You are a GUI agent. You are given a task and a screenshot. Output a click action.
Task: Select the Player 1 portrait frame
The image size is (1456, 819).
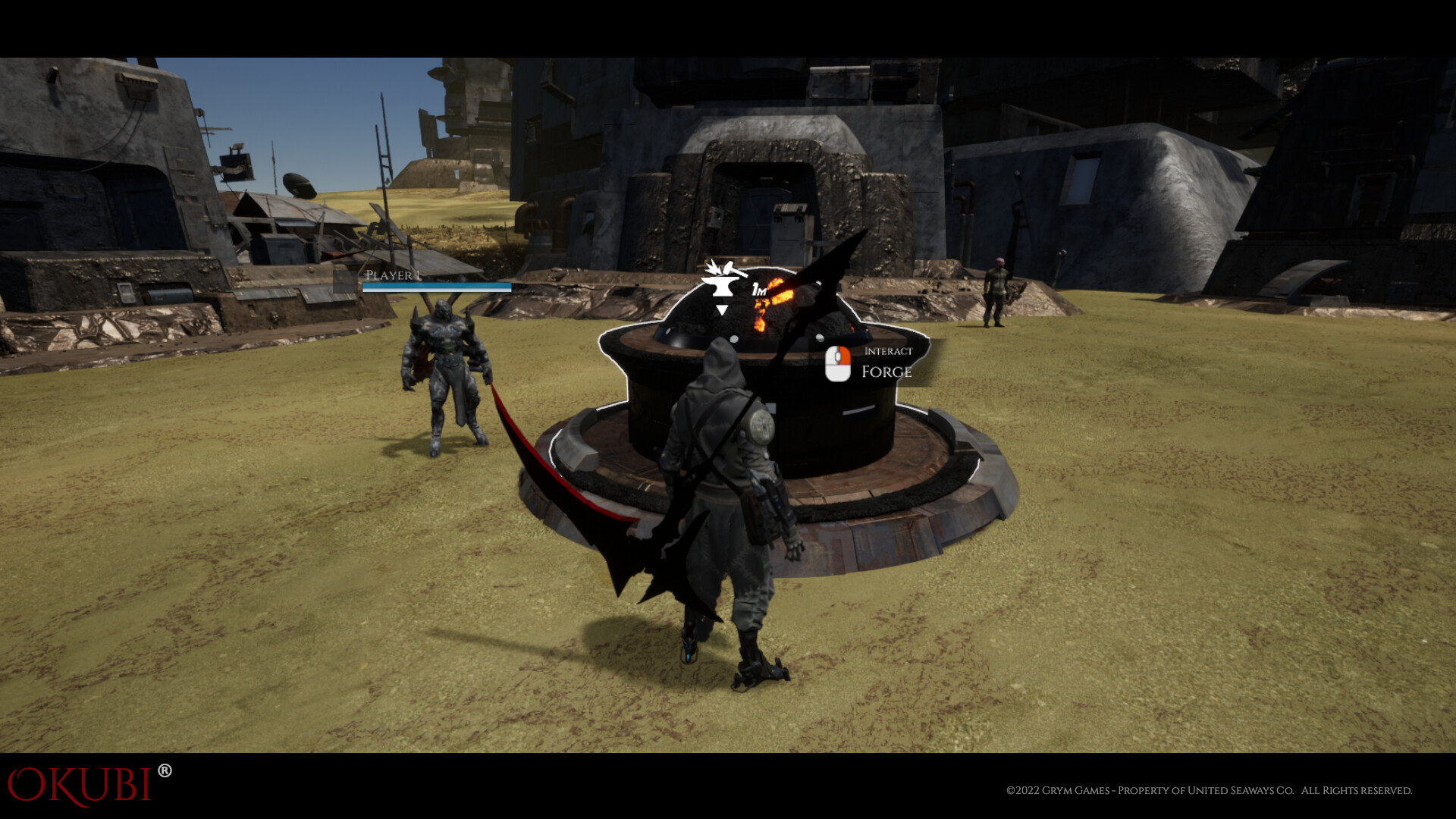point(346,281)
